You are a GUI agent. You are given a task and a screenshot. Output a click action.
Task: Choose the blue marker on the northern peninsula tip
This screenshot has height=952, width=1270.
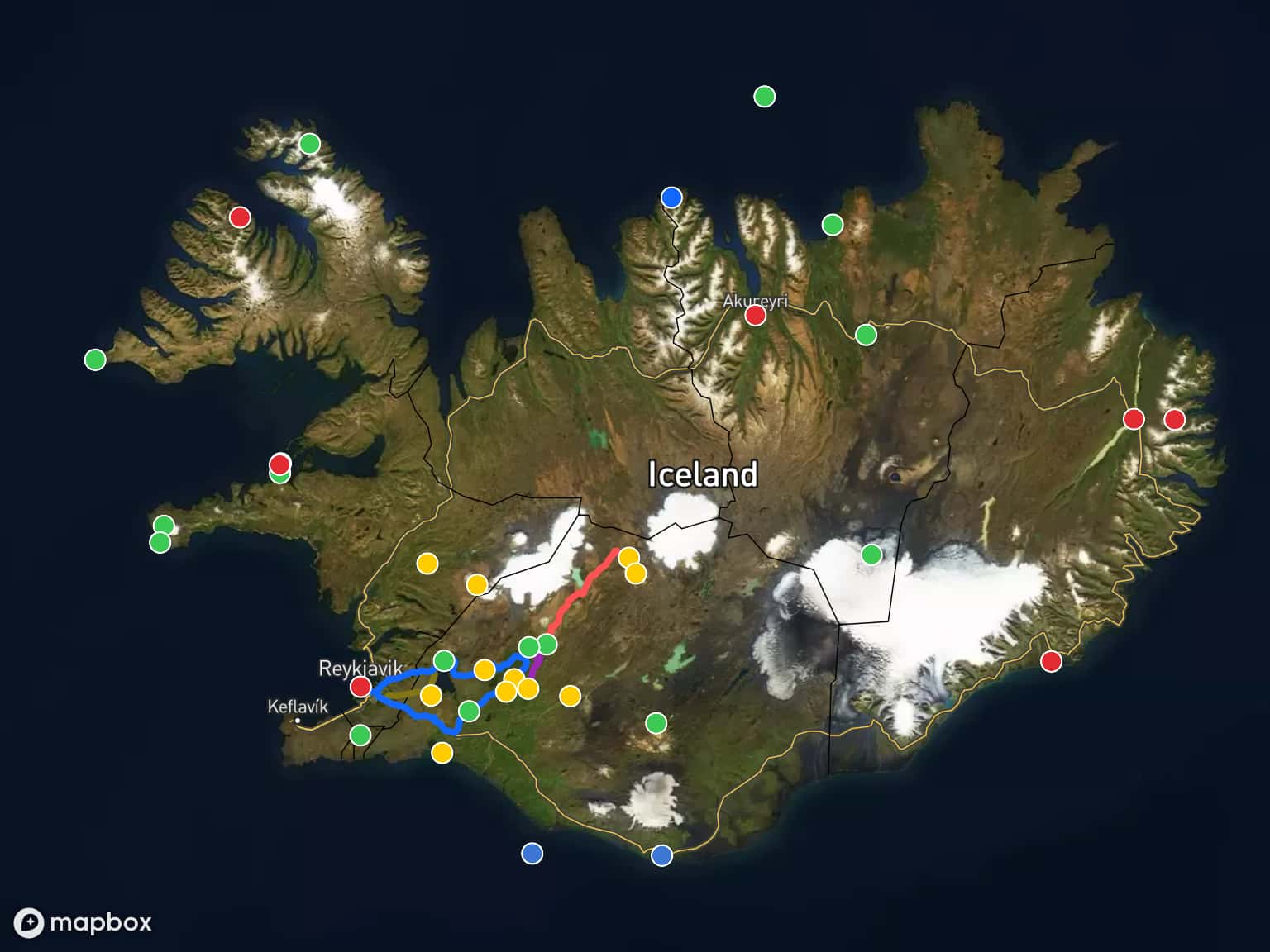pos(671,198)
